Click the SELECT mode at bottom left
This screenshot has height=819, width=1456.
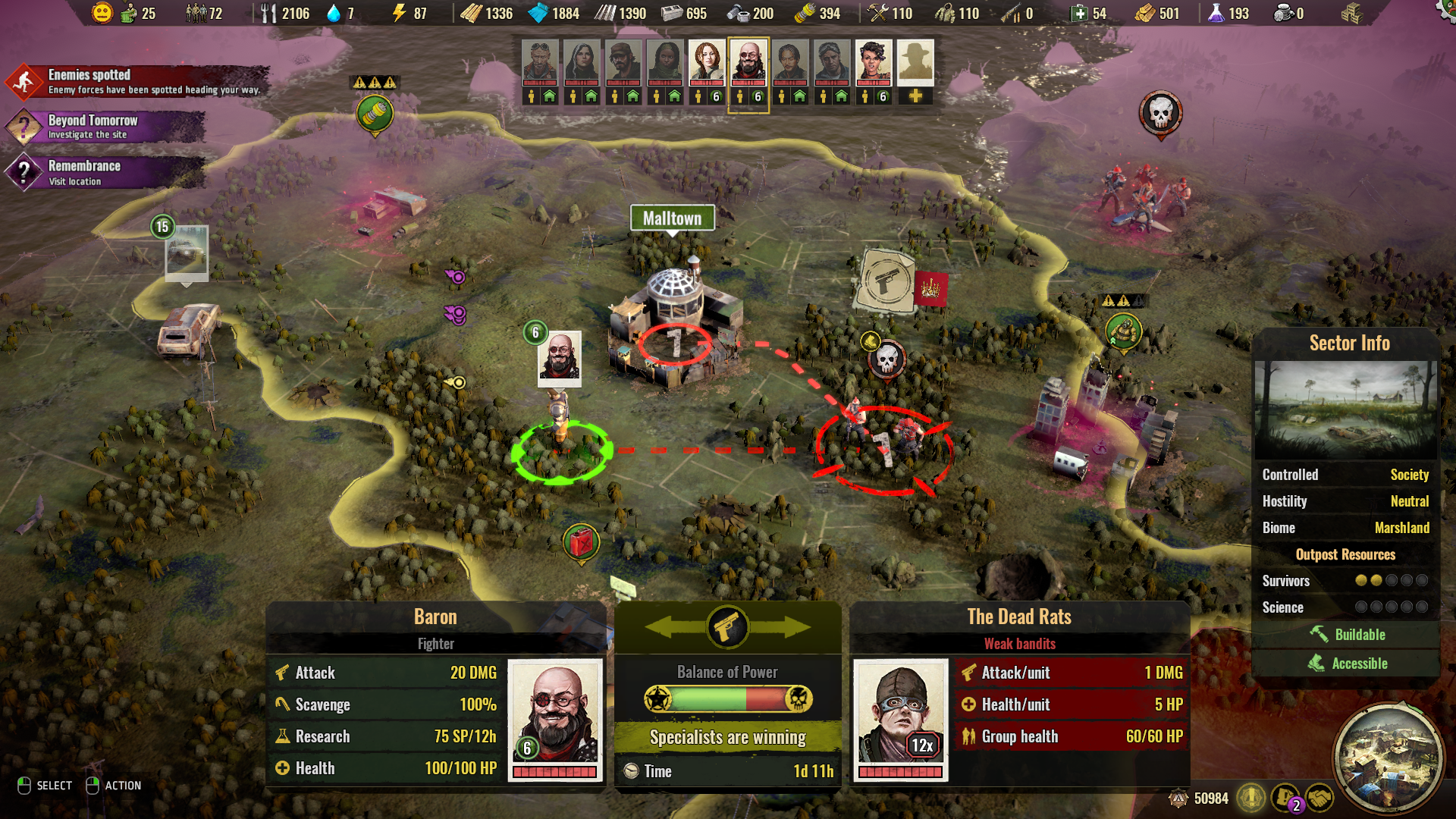(x=45, y=786)
